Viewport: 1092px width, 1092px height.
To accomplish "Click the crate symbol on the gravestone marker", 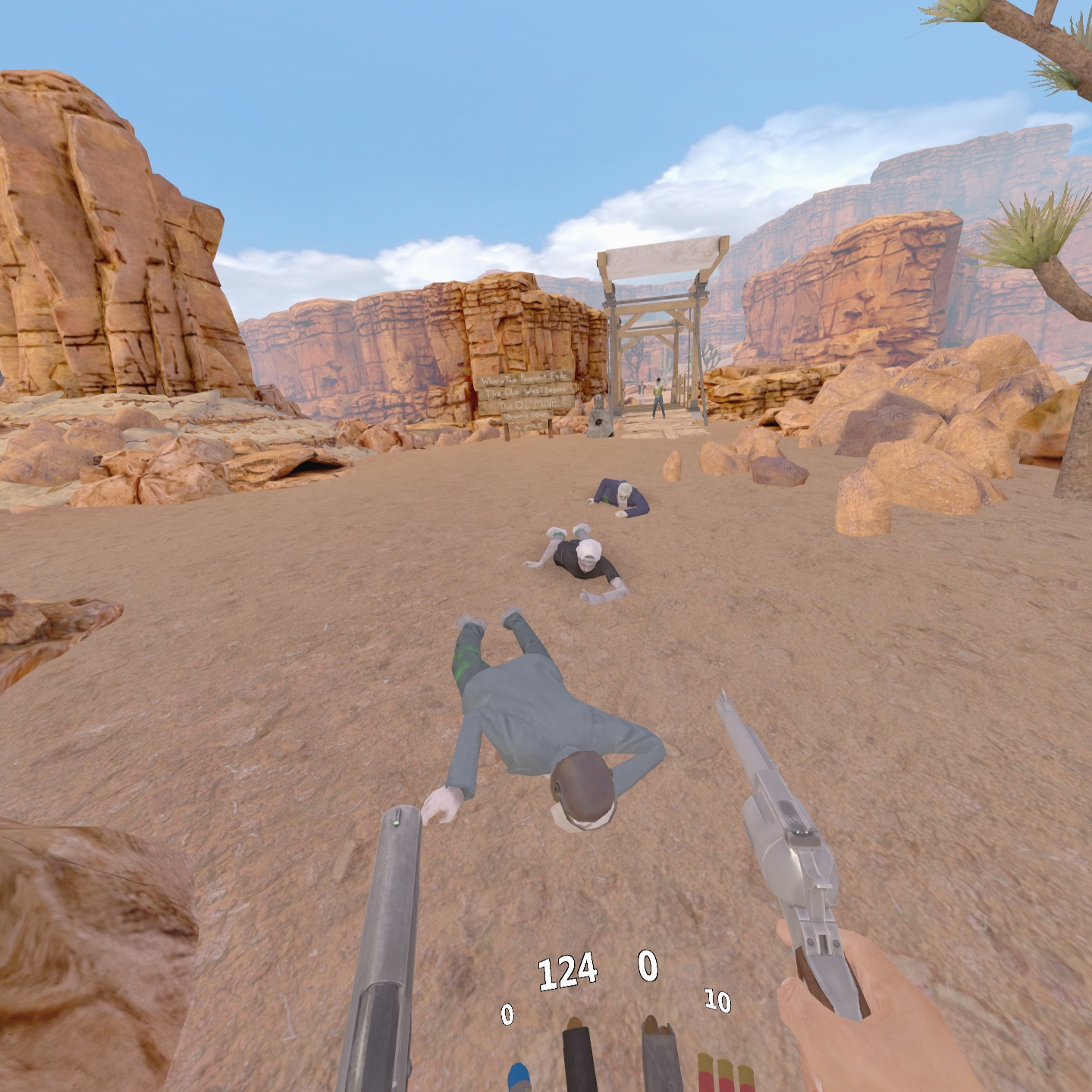I will (600, 423).
